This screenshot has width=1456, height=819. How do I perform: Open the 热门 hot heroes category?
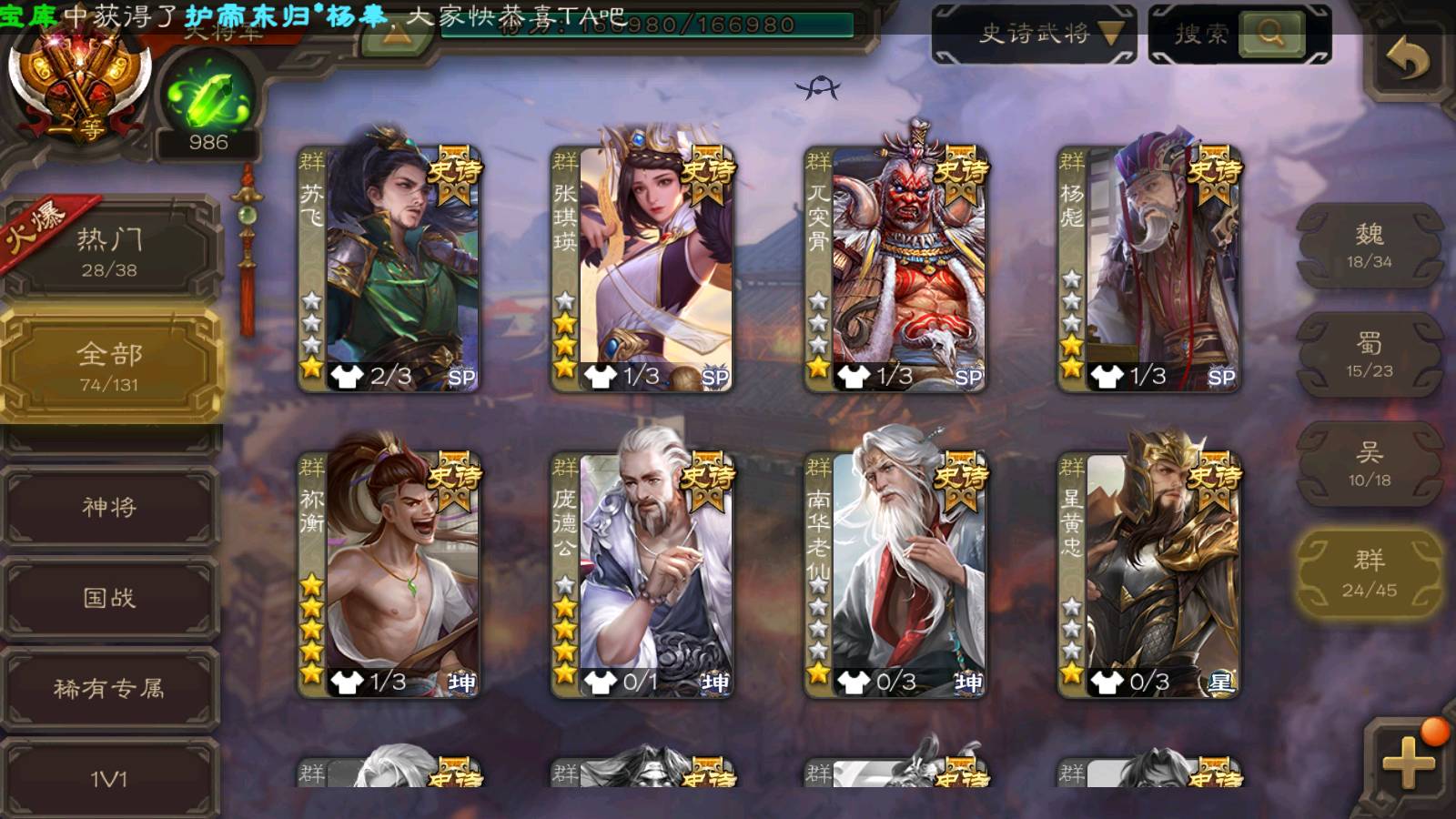pos(109,251)
